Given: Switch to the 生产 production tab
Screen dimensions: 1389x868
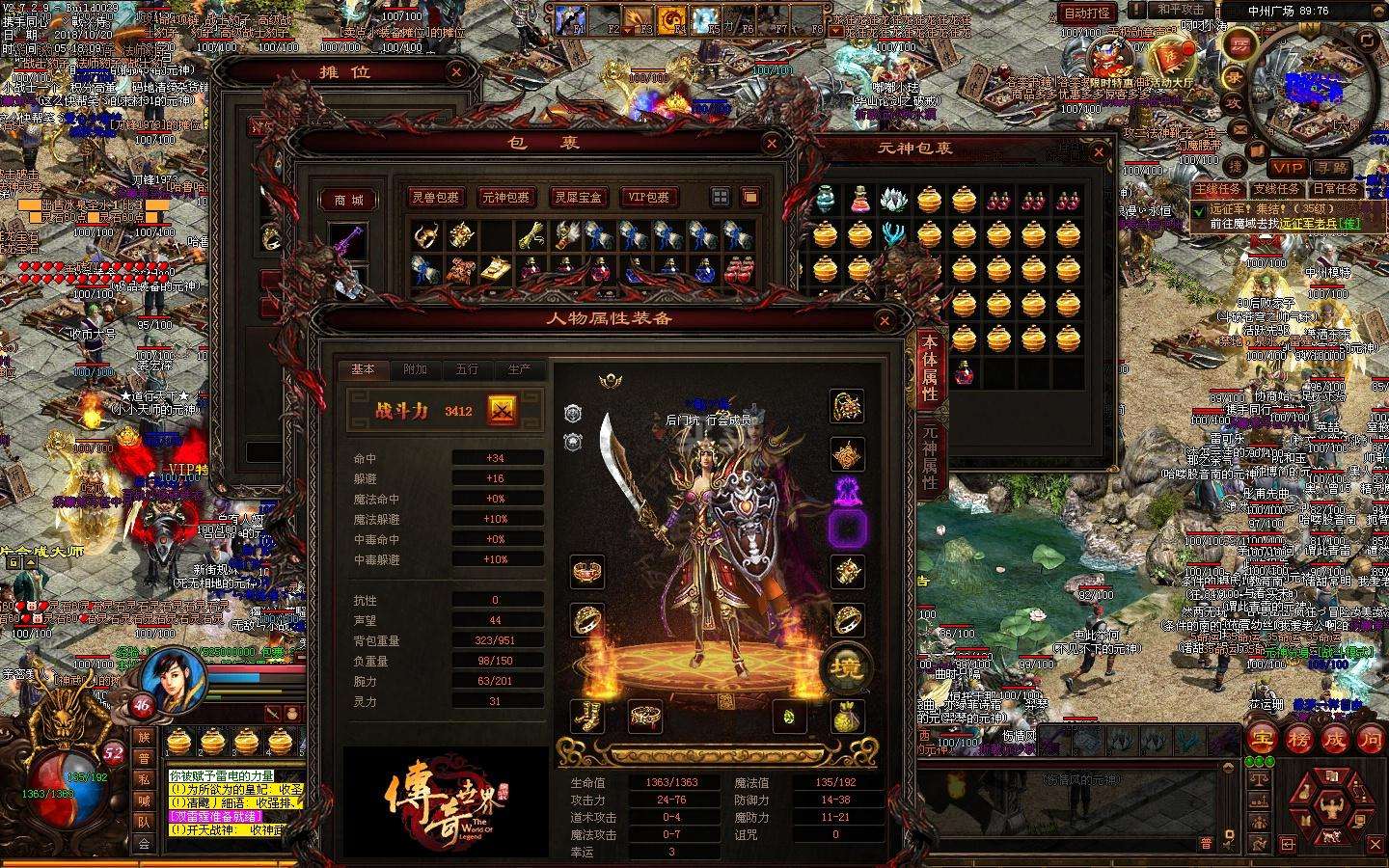Looking at the screenshot, I should 519,369.
